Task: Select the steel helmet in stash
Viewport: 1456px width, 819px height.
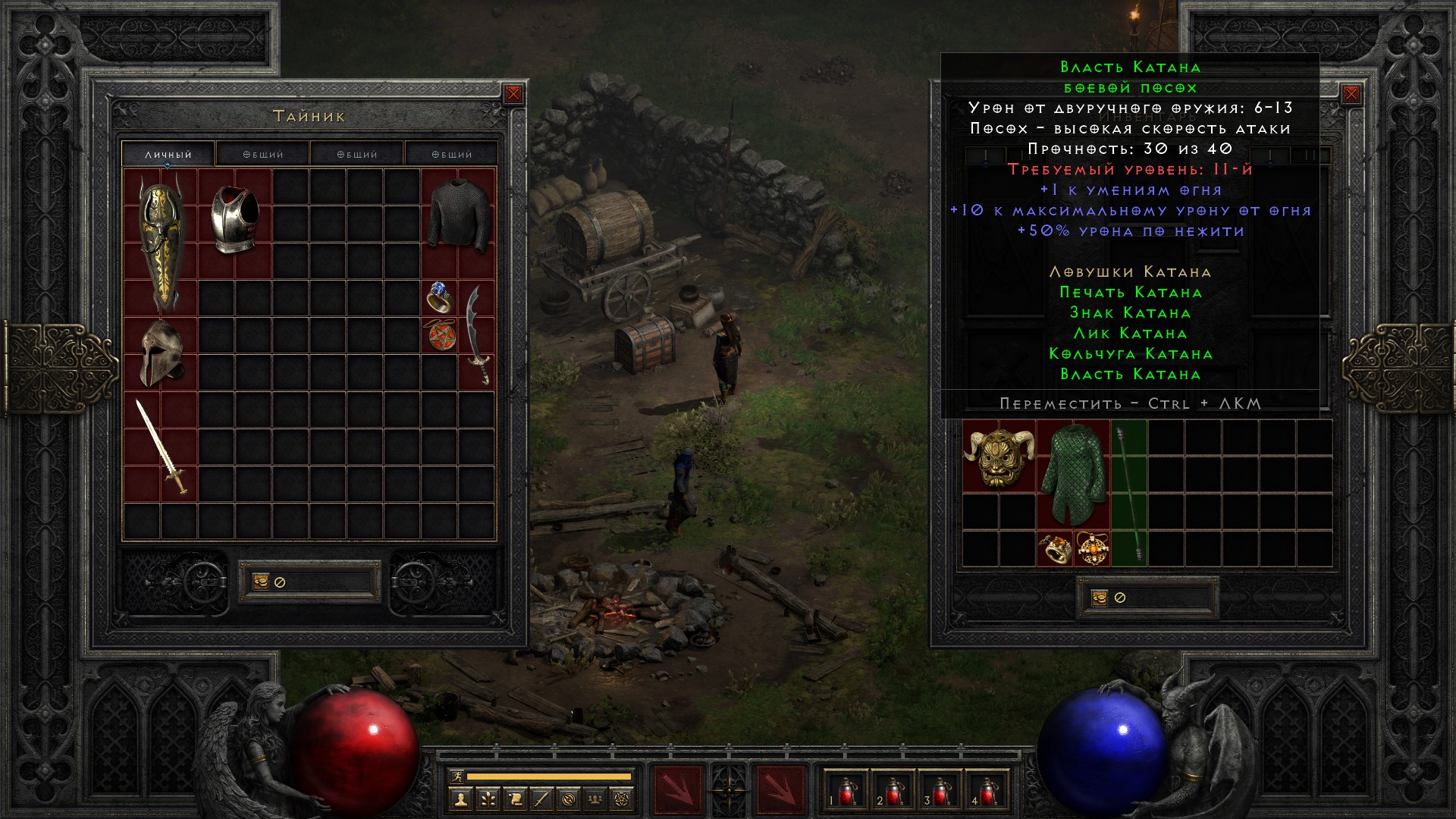Action: (x=162, y=353)
